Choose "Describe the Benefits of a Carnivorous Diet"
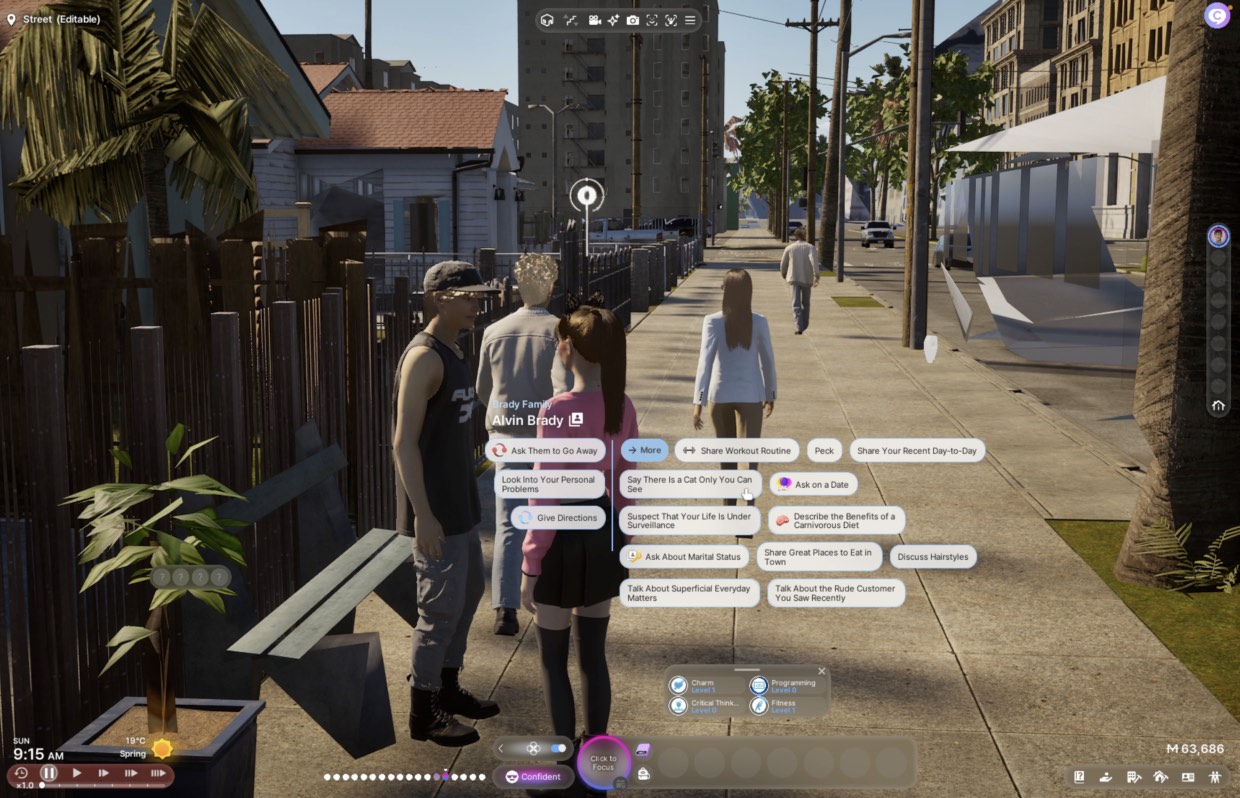 click(x=836, y=520)
